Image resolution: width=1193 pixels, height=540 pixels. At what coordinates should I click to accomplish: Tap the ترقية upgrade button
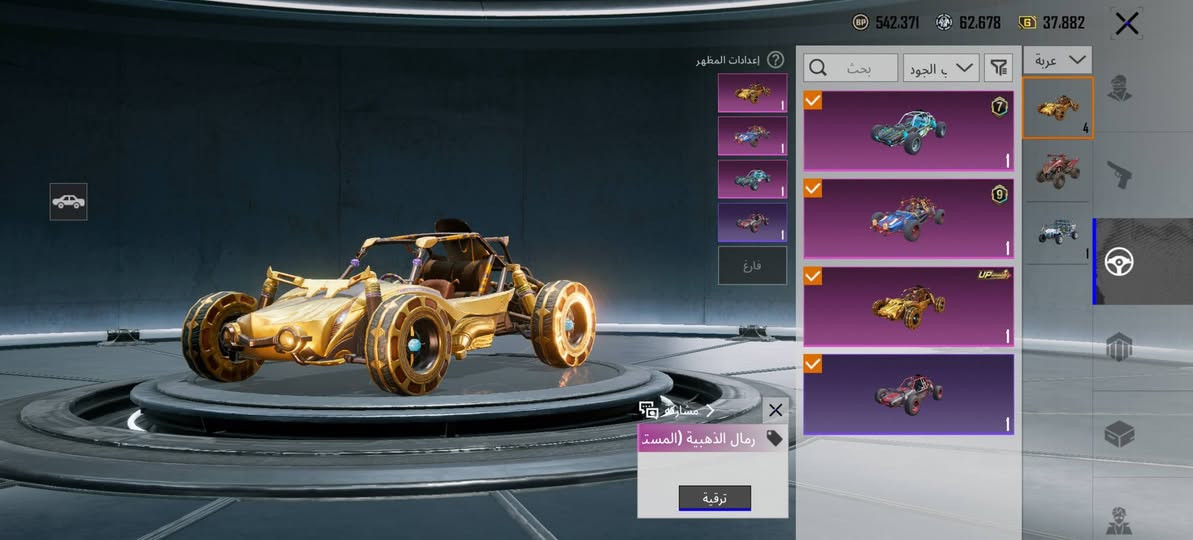(714, 498)
